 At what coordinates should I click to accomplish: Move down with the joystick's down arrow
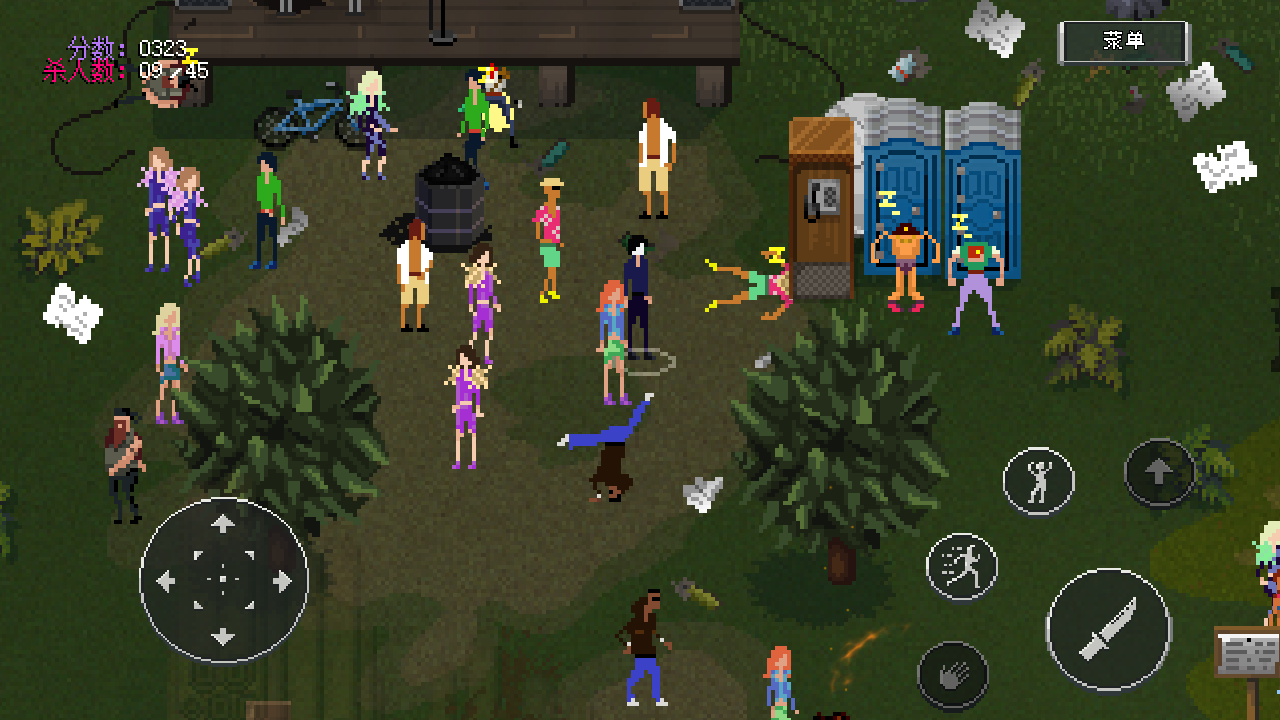pyautogui.click(x=223, y=635)
